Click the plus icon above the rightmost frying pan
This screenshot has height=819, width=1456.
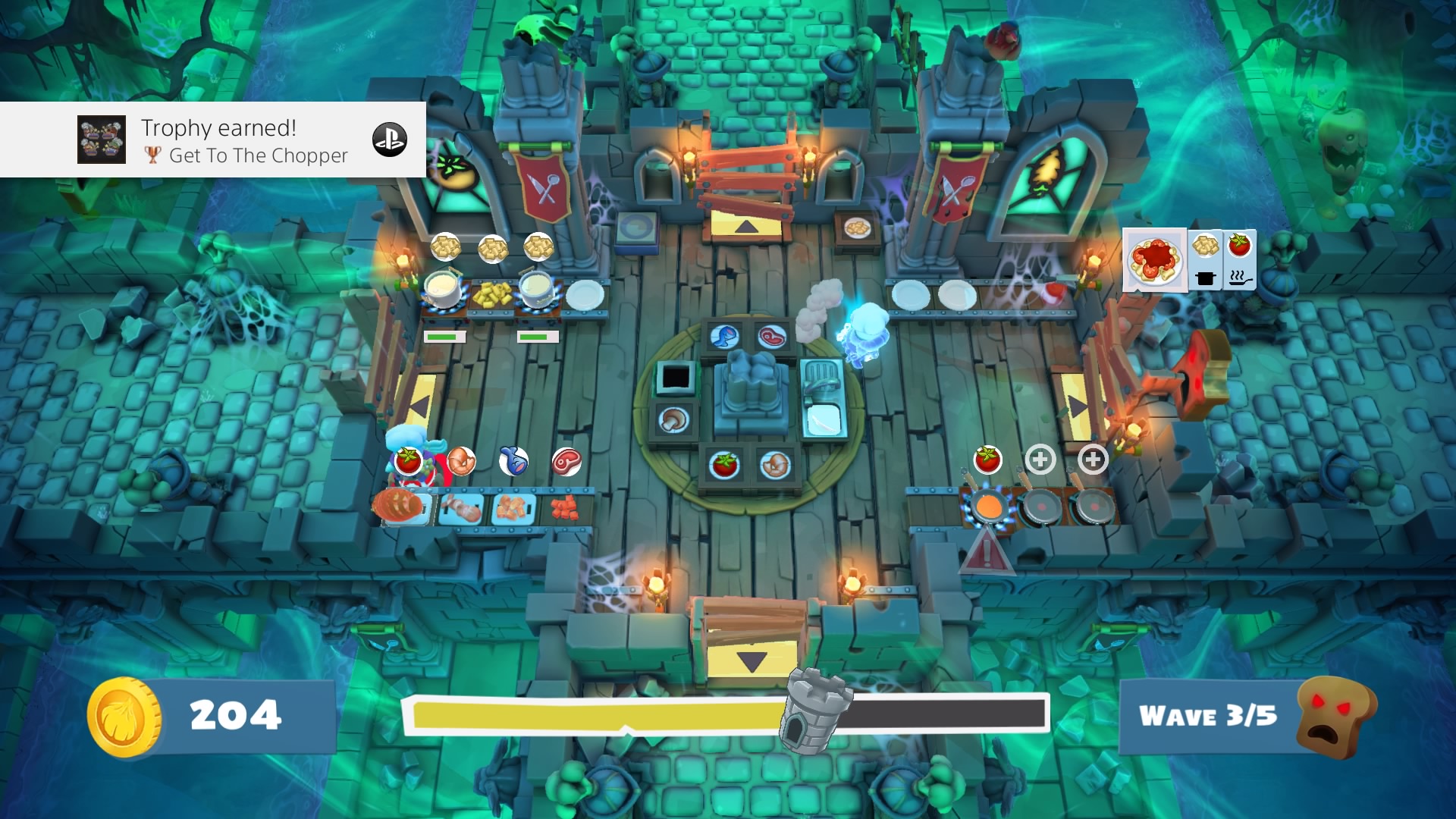click(1093, 458)
